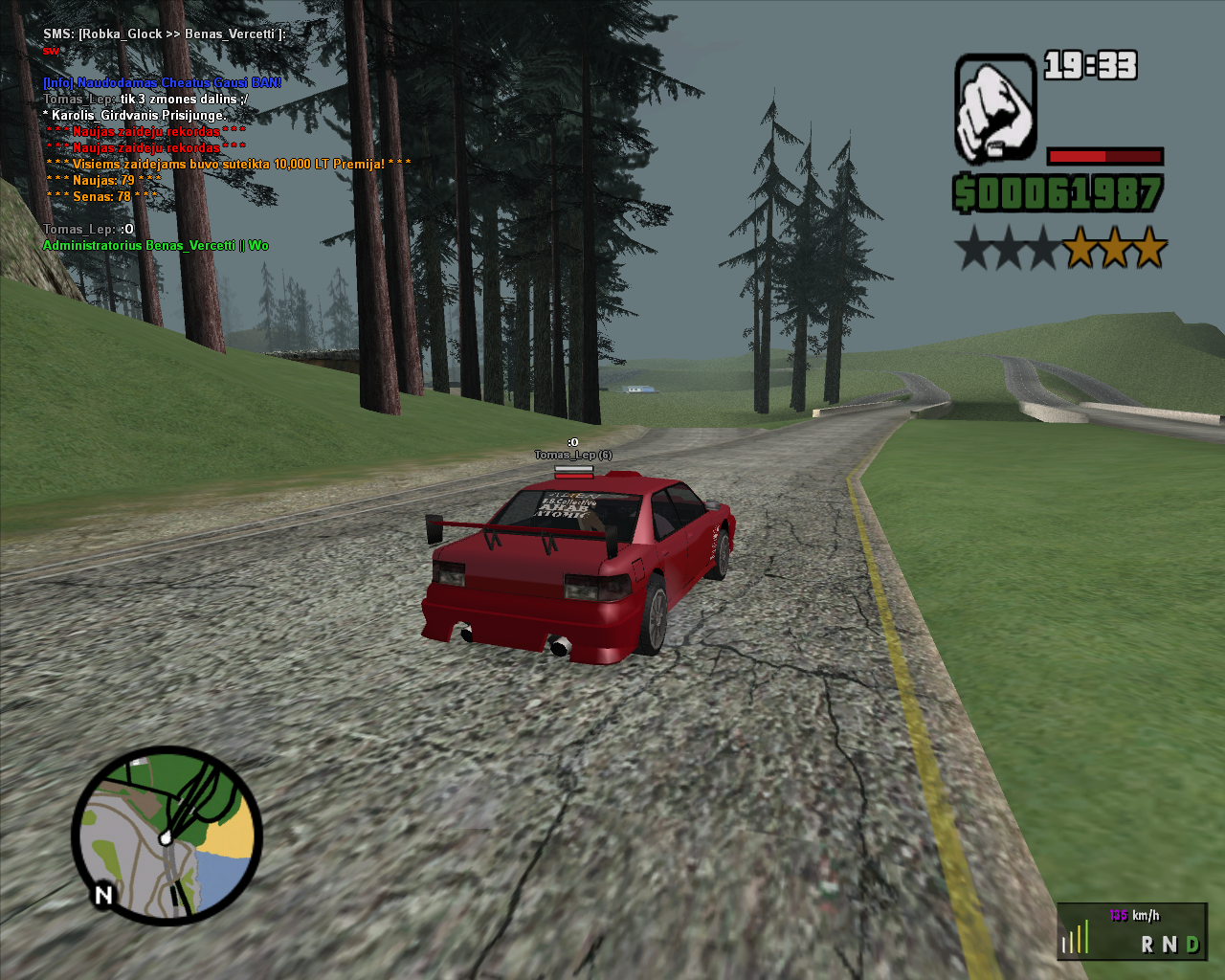Click the fist weapon icon
The height and width of the screenshot is (980, 1225).
click(x=995, y=107)
